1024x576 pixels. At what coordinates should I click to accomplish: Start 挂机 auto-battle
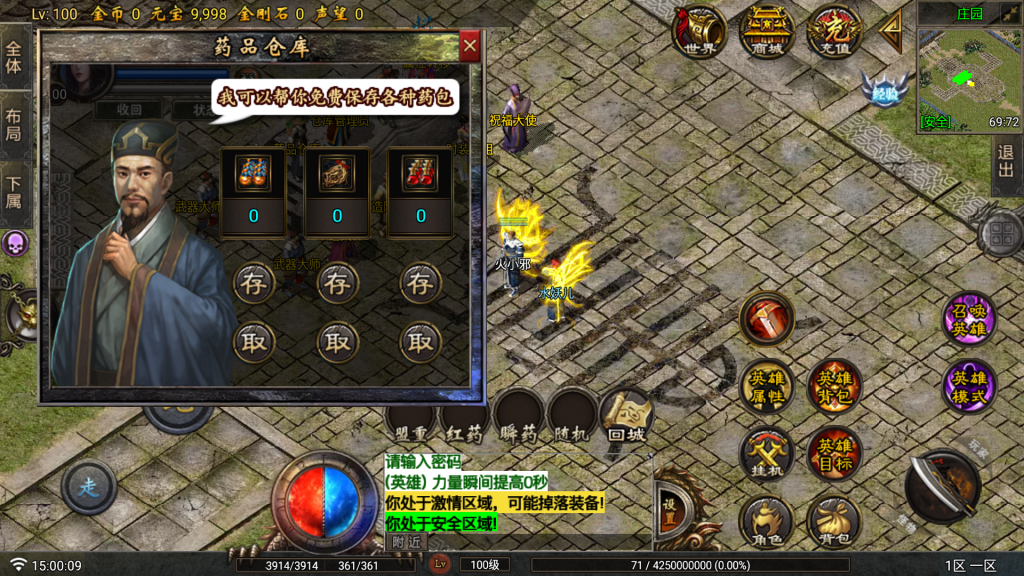click(767, 453)
